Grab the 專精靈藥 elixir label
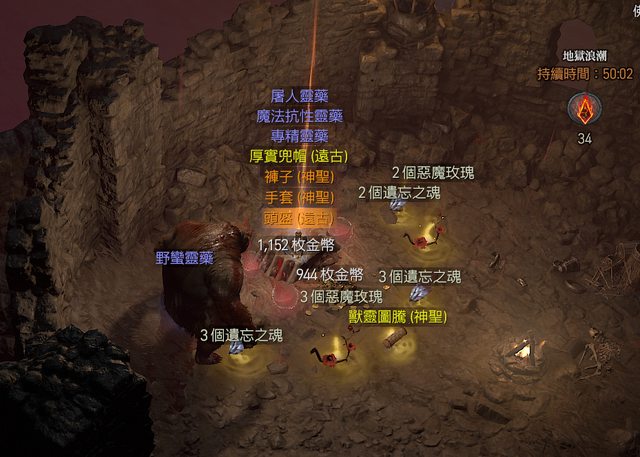Viewport: 640px width, 457px height. (299, 135)
